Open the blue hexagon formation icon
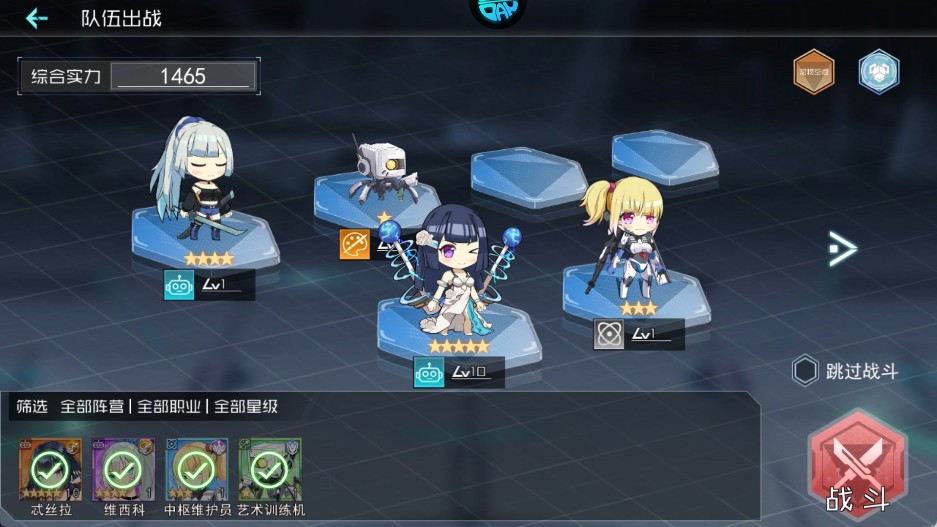Image resolution: width=937 pixels, height=527 pixels. click(878, 71)
